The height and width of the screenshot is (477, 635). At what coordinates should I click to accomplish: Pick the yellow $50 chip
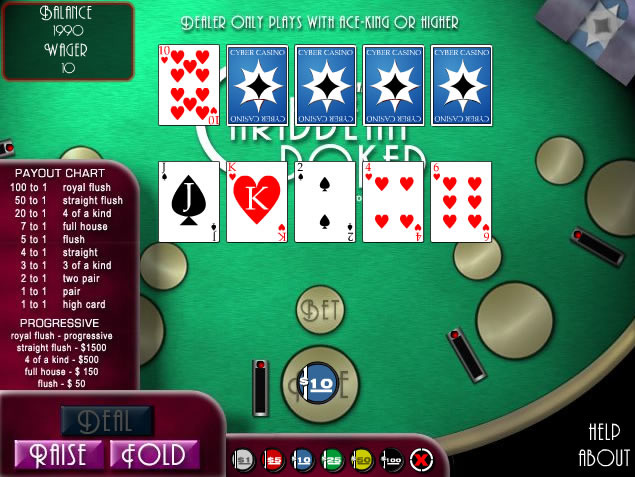[362, 459]
